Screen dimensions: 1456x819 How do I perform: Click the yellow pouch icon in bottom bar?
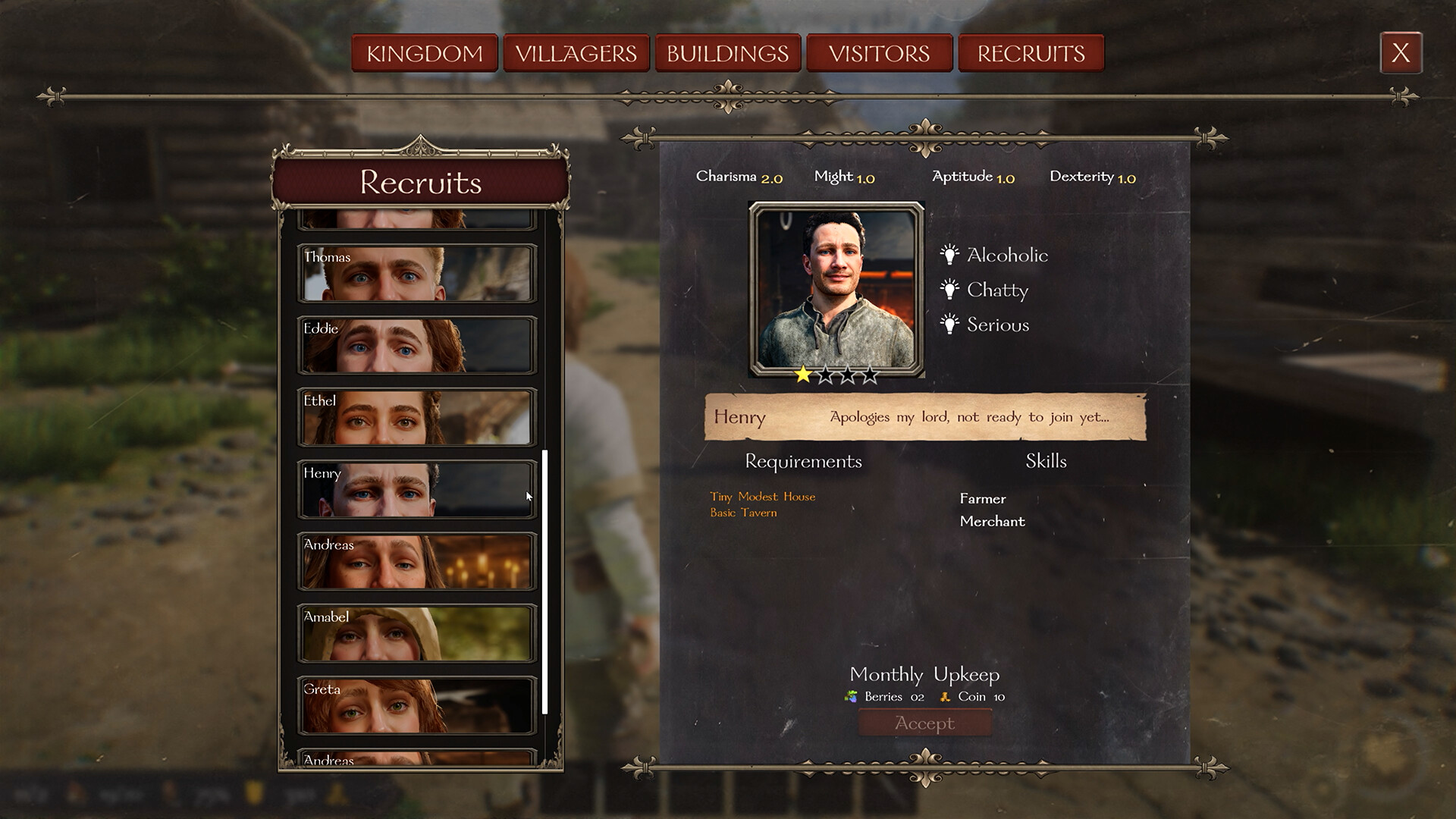tap(255, 792)
